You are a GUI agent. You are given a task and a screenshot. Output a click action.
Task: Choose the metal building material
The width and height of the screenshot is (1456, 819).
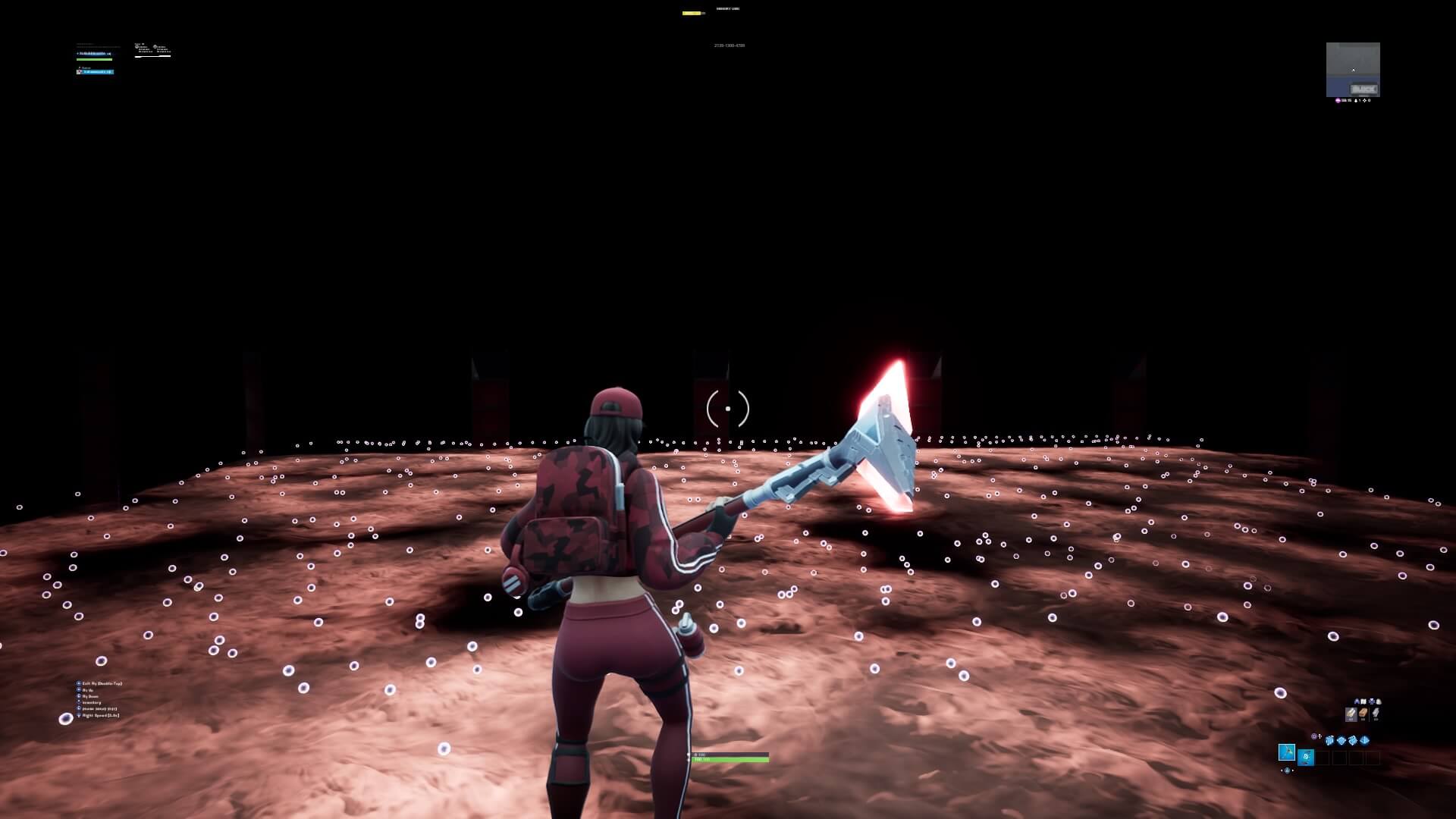tap(1376, 714)
